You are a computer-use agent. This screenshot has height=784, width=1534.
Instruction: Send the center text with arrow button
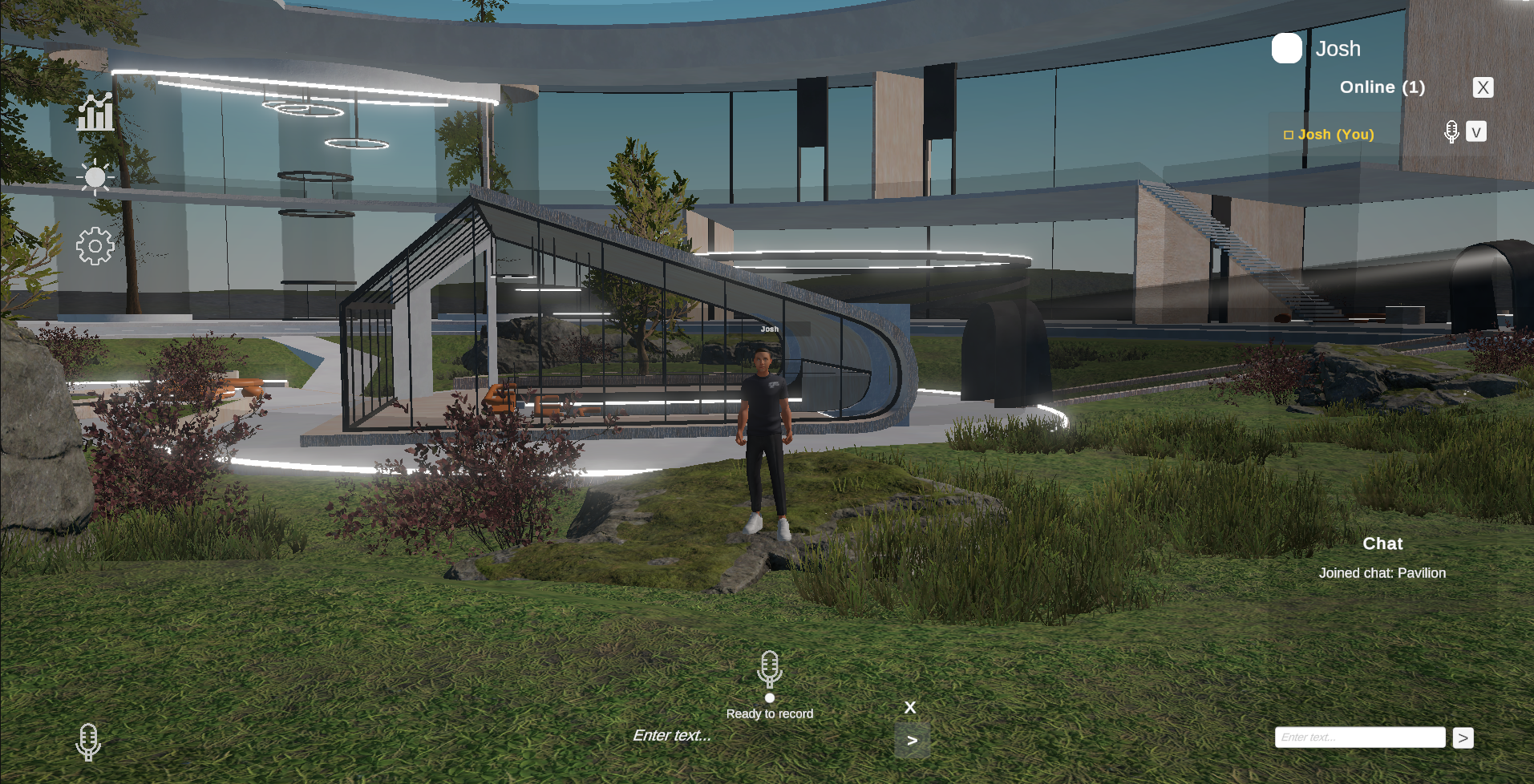pos(912,741)
